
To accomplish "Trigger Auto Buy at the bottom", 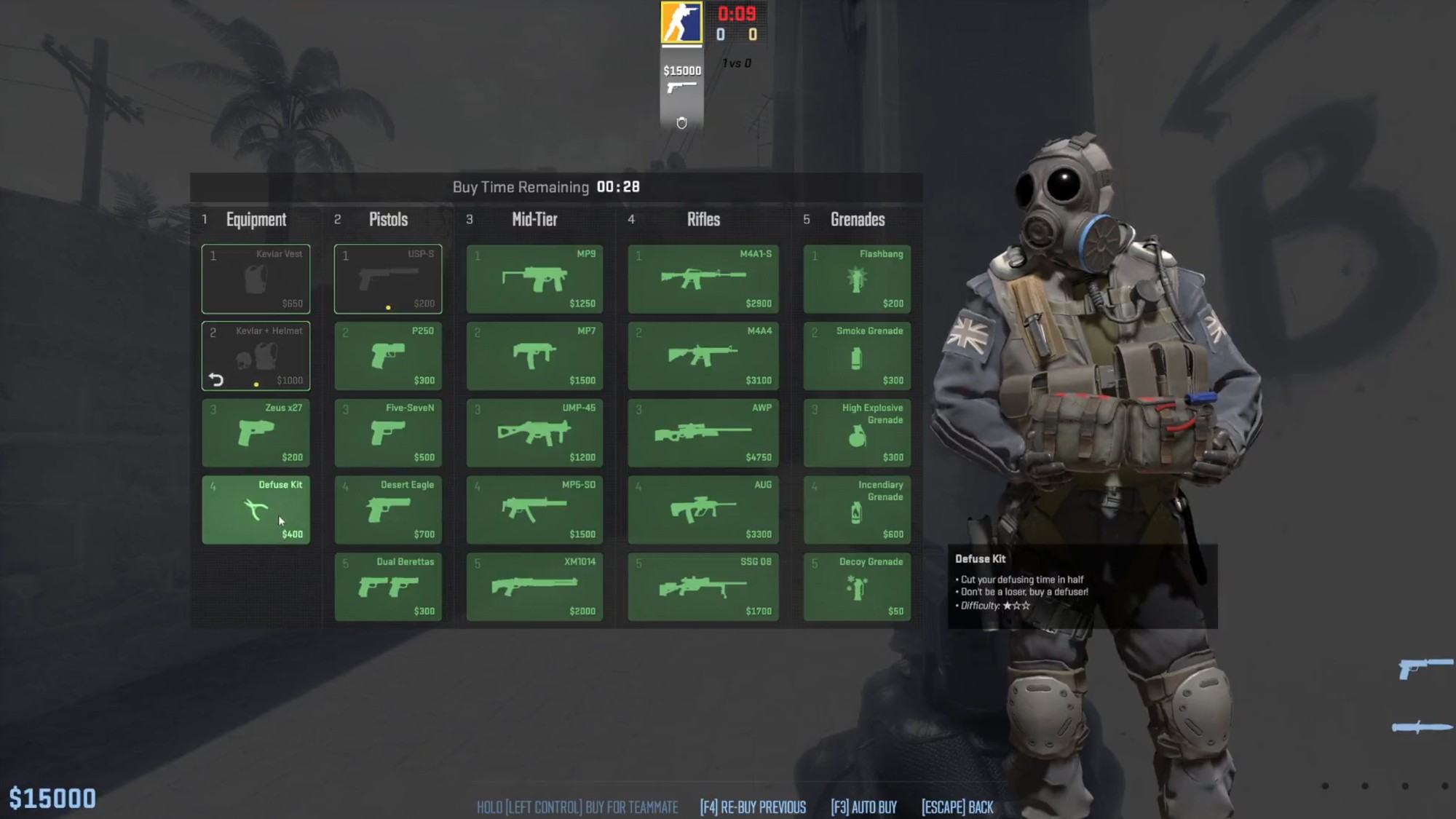I will tap(863, 807).
